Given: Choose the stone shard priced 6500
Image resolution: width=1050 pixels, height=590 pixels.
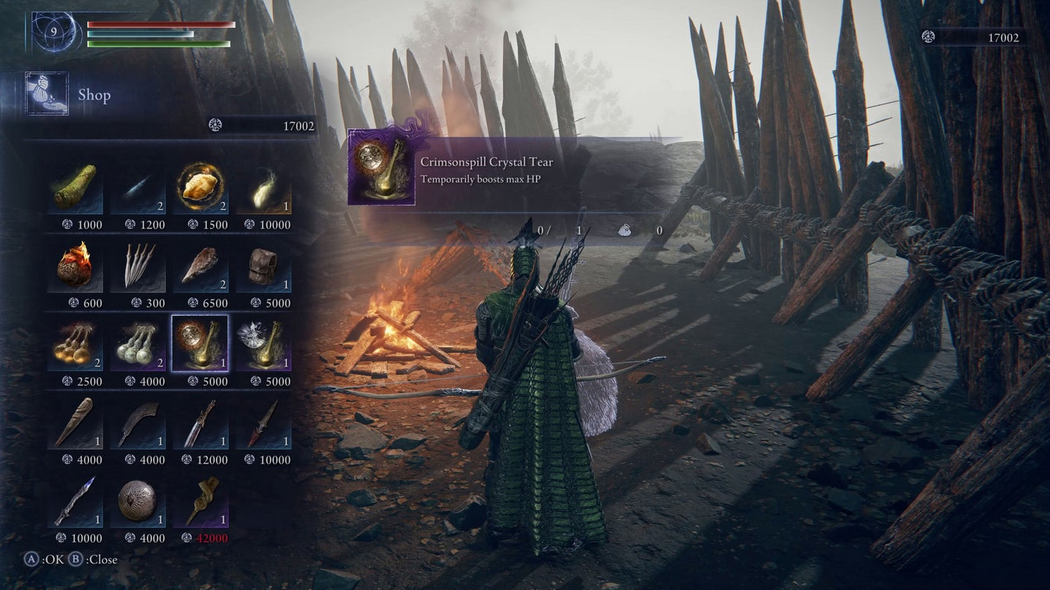Looking at the screenshot, I should click(199, 266).
